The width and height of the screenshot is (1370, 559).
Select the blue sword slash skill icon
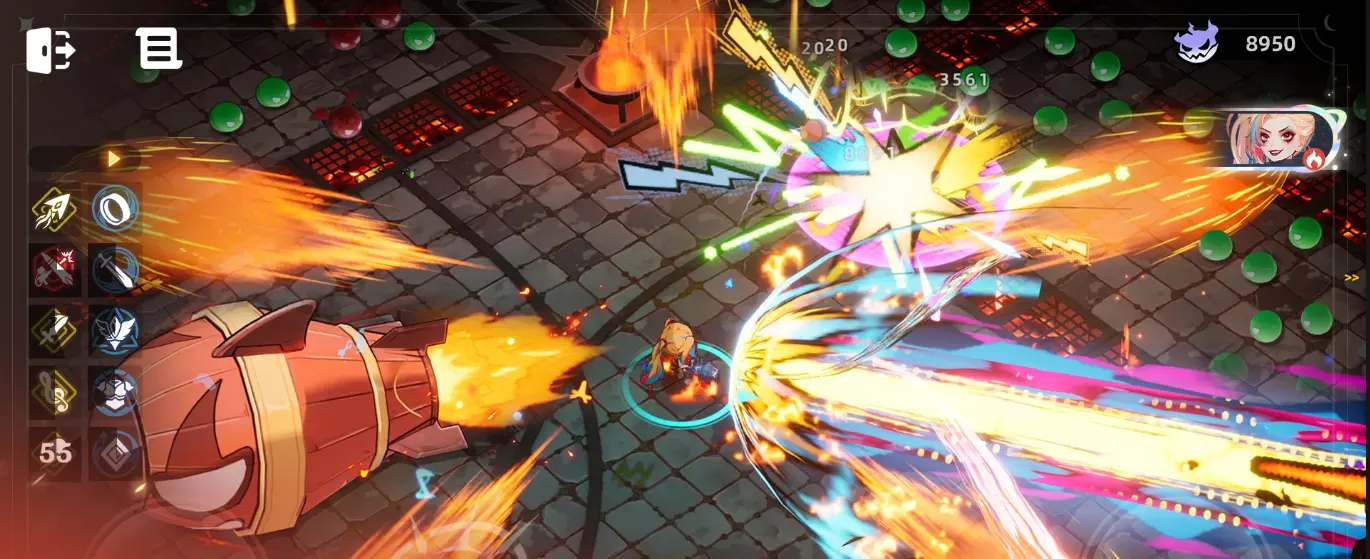[114, 270]
